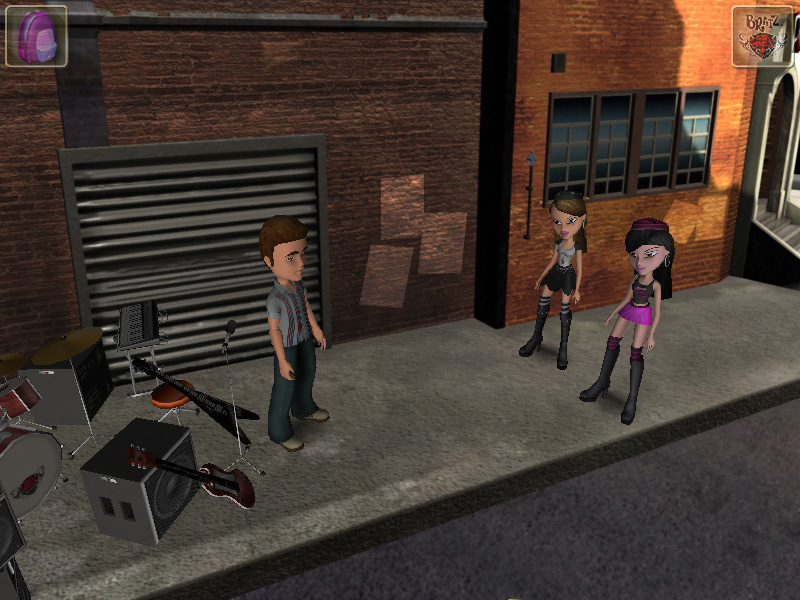The height and width of the screenshot is (600, 800).
Task: Click the Bratz logo menu button
Action: point(762,37)
